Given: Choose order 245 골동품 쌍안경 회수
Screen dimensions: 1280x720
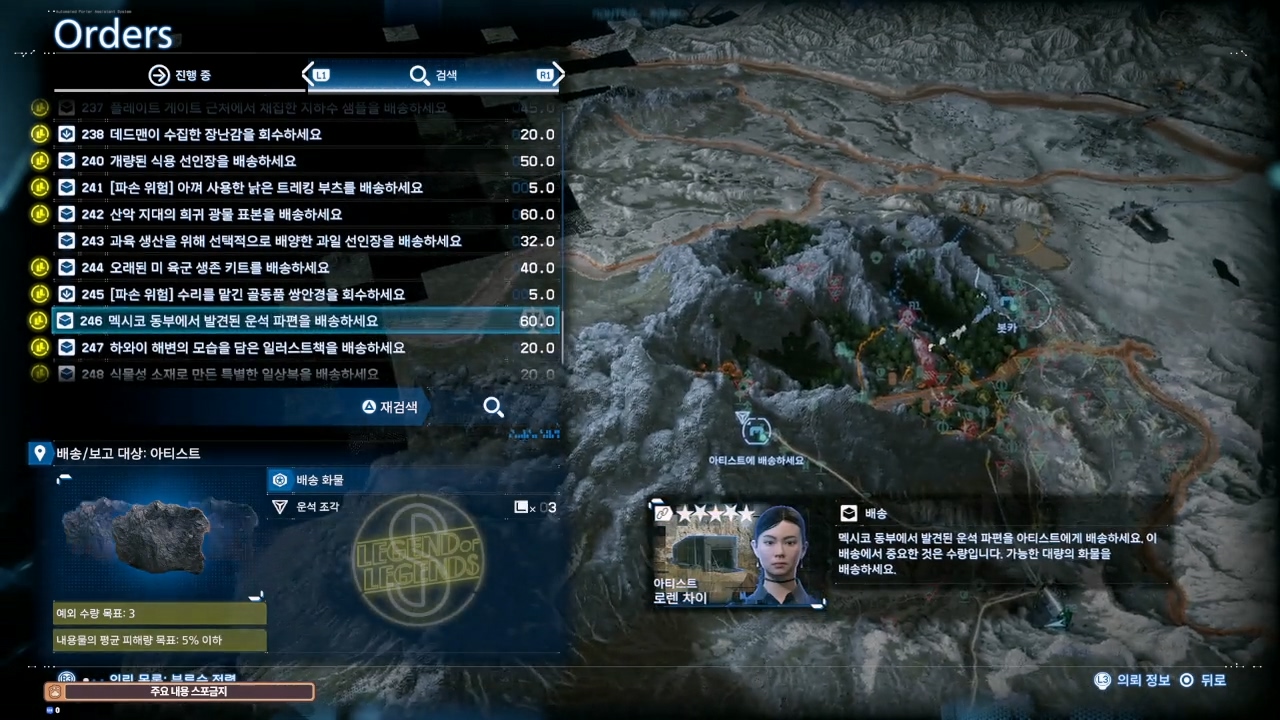Looking at the screenshot, I should coord(305,294).
